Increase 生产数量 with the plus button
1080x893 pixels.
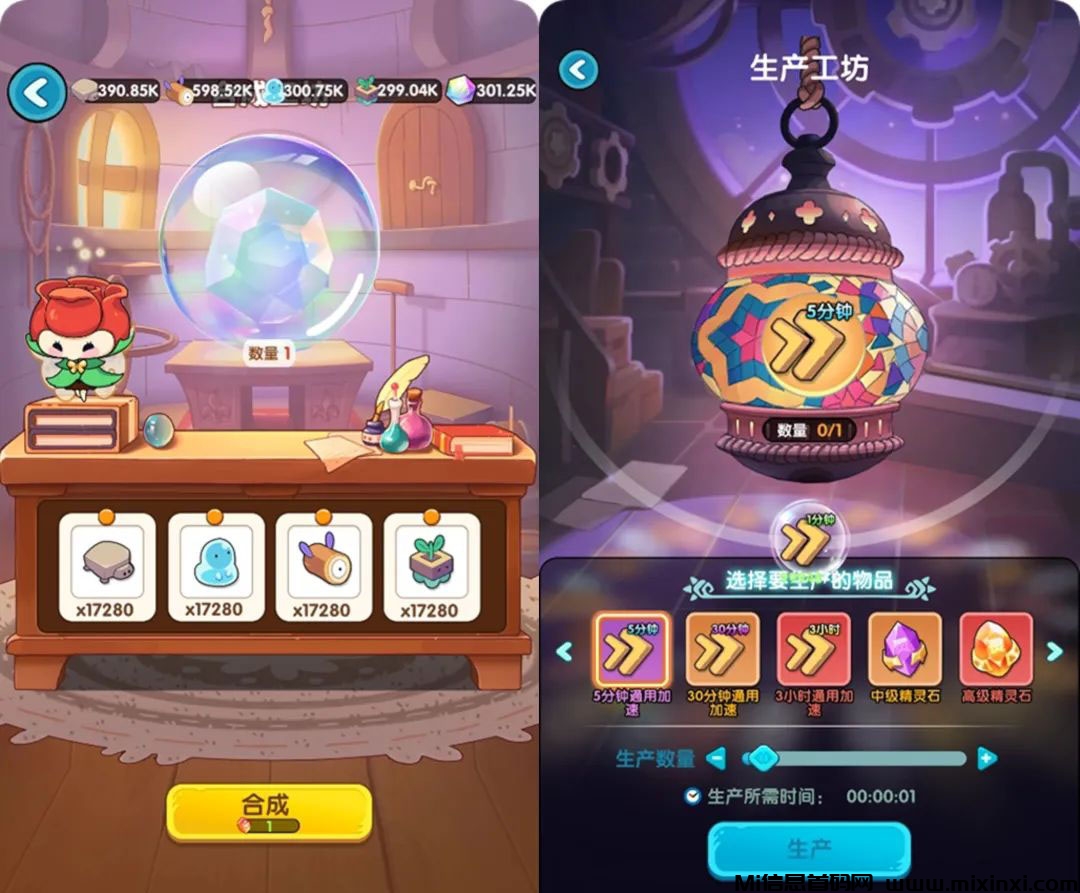click(x=987, y=759)
